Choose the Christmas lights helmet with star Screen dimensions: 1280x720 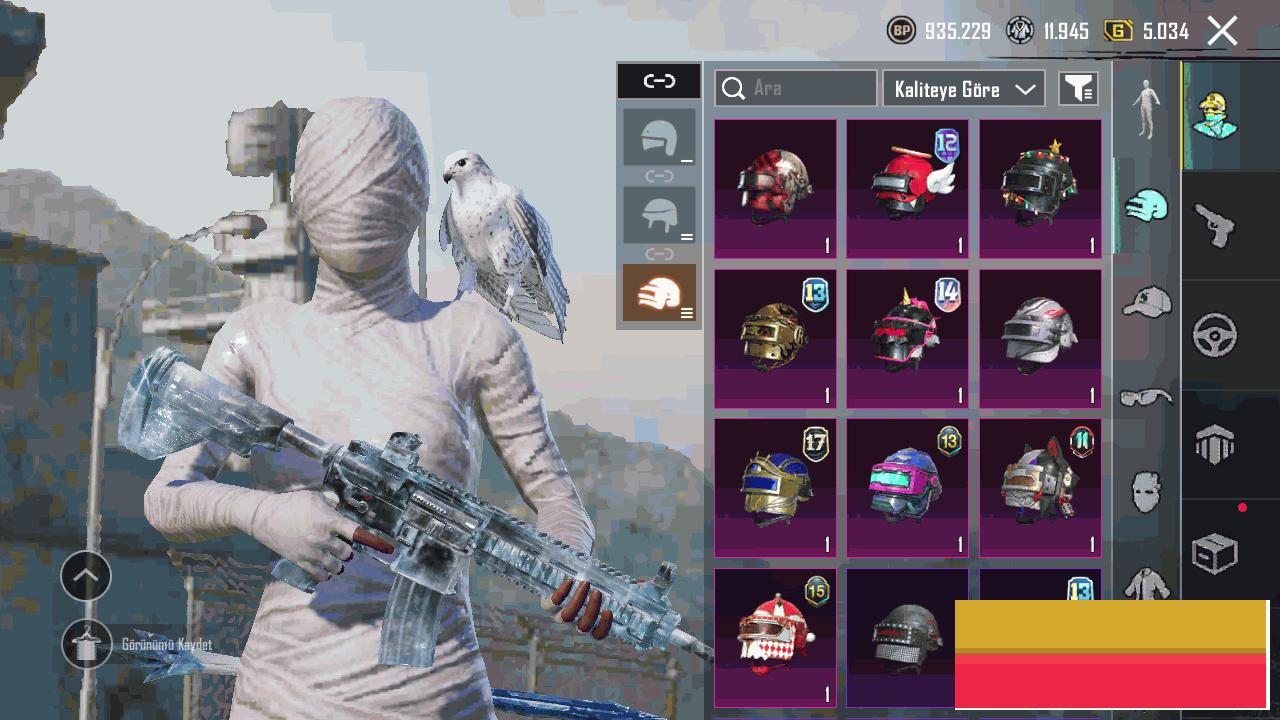coord(1040,189)
